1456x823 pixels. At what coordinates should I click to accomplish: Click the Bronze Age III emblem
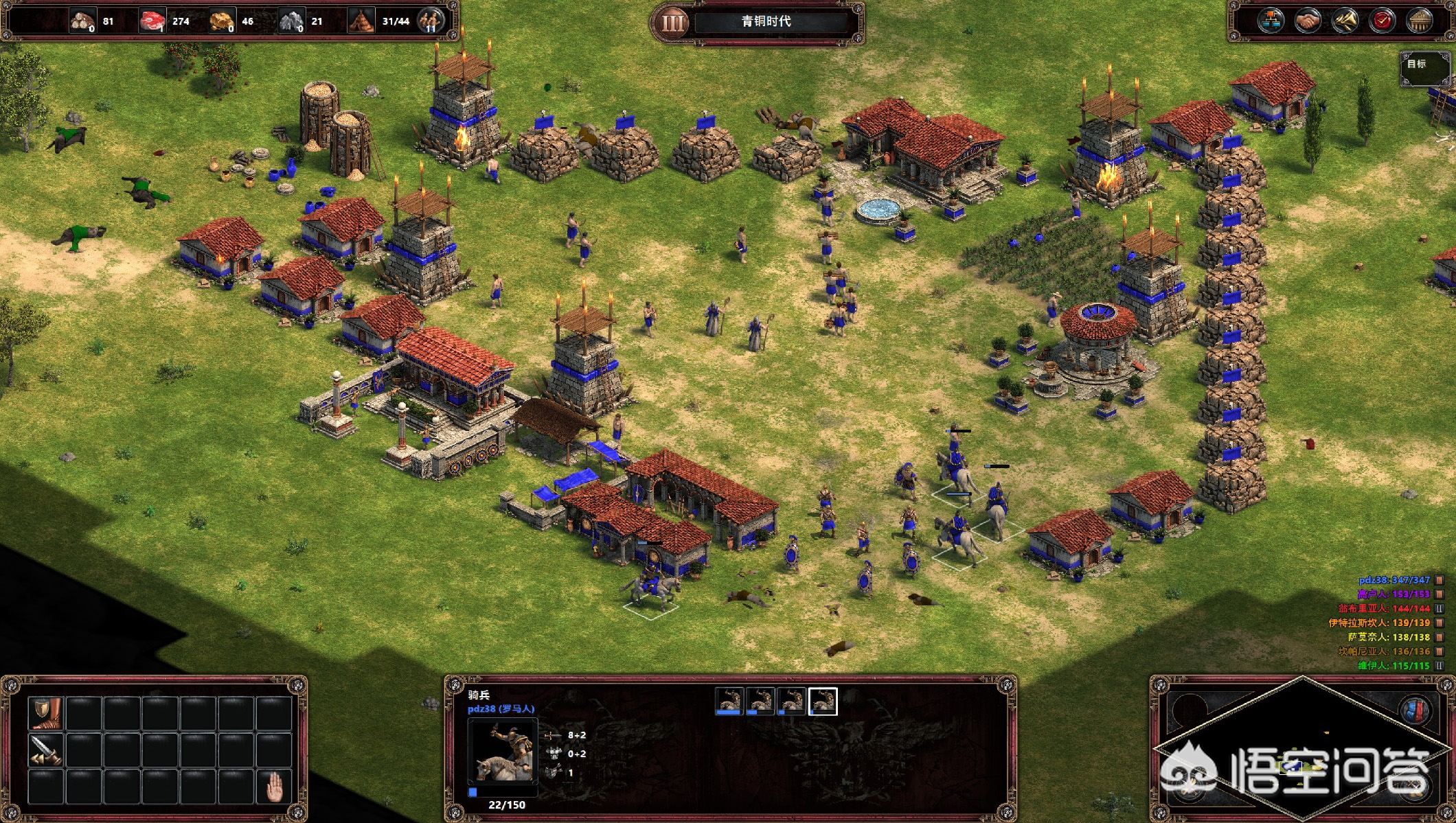673,23
